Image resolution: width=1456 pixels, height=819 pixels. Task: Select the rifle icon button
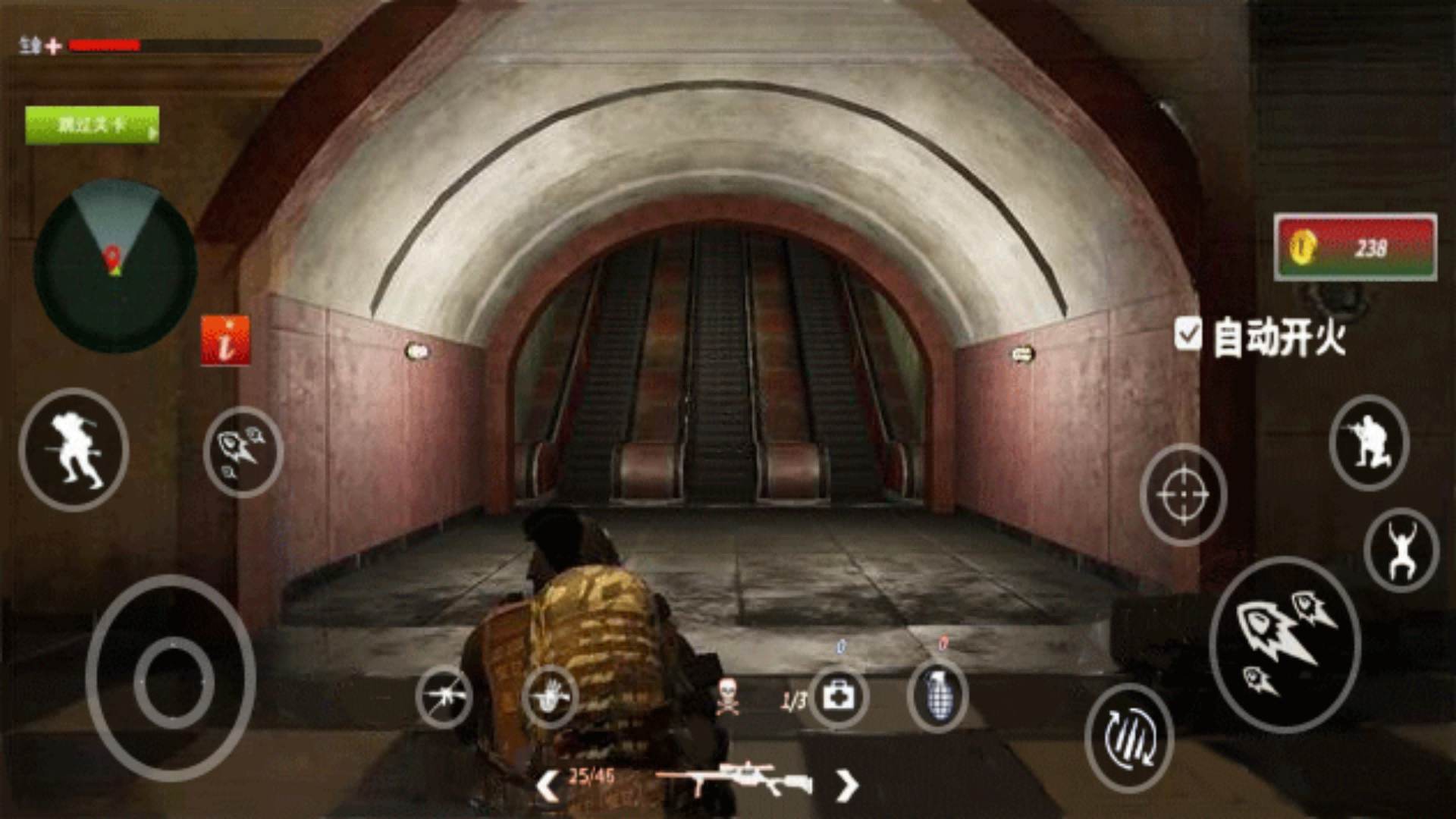[444, 696]
